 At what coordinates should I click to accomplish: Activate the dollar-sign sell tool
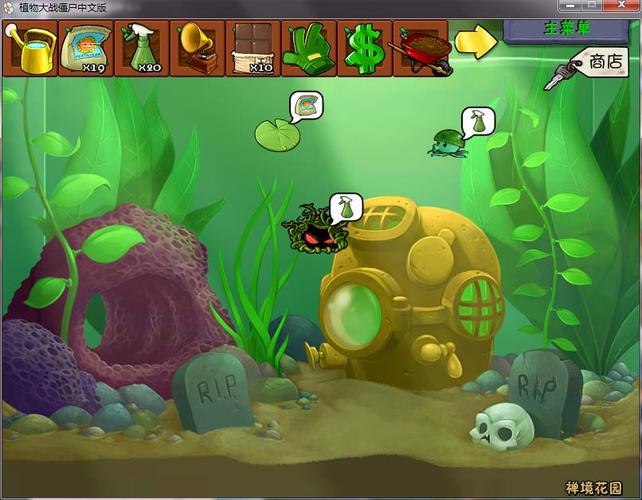point(366,48)
